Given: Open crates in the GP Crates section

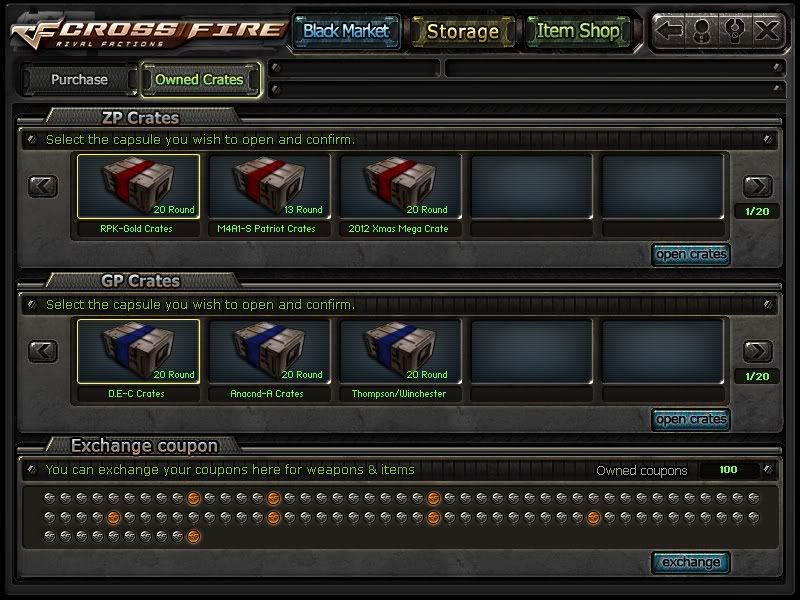Looking at the screenshot, I should pyautogui.click(x=690, y=419).
